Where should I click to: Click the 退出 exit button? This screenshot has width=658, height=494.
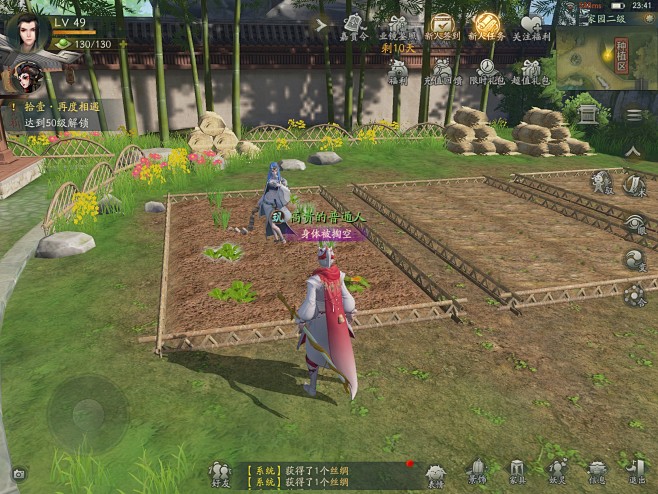[x=636, y=472]
